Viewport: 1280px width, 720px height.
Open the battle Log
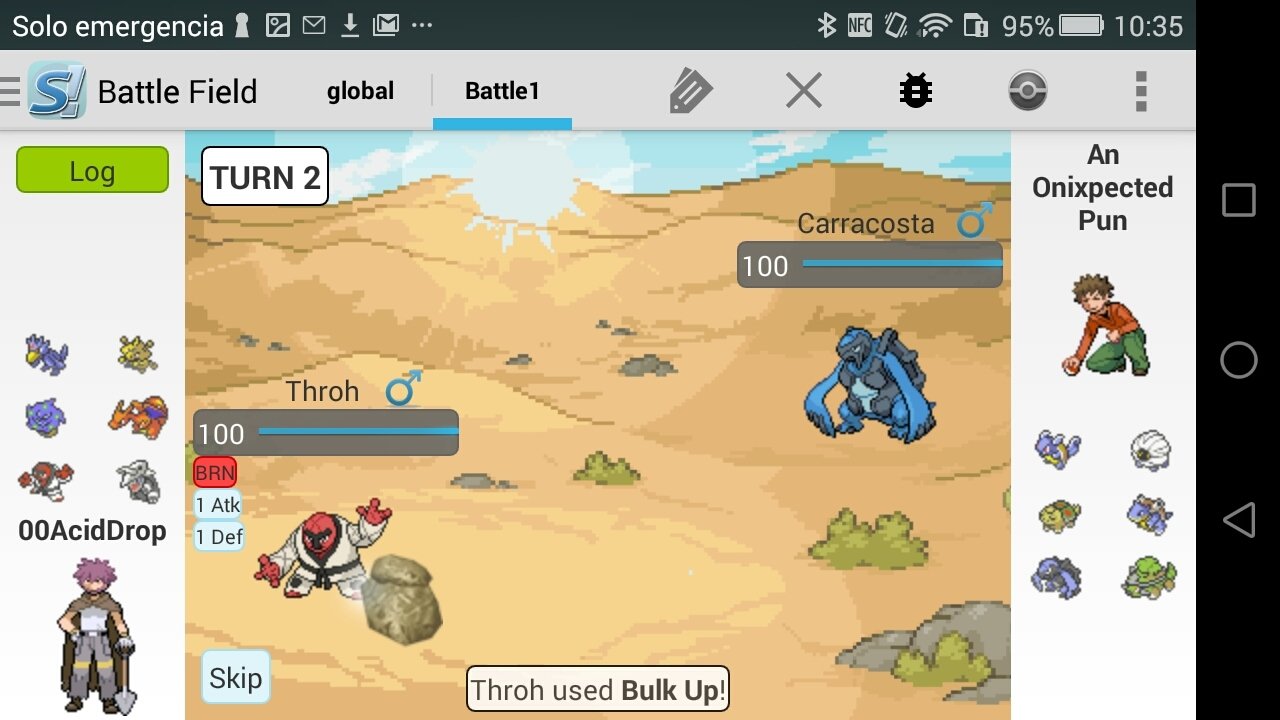click(x=92, y=170)
